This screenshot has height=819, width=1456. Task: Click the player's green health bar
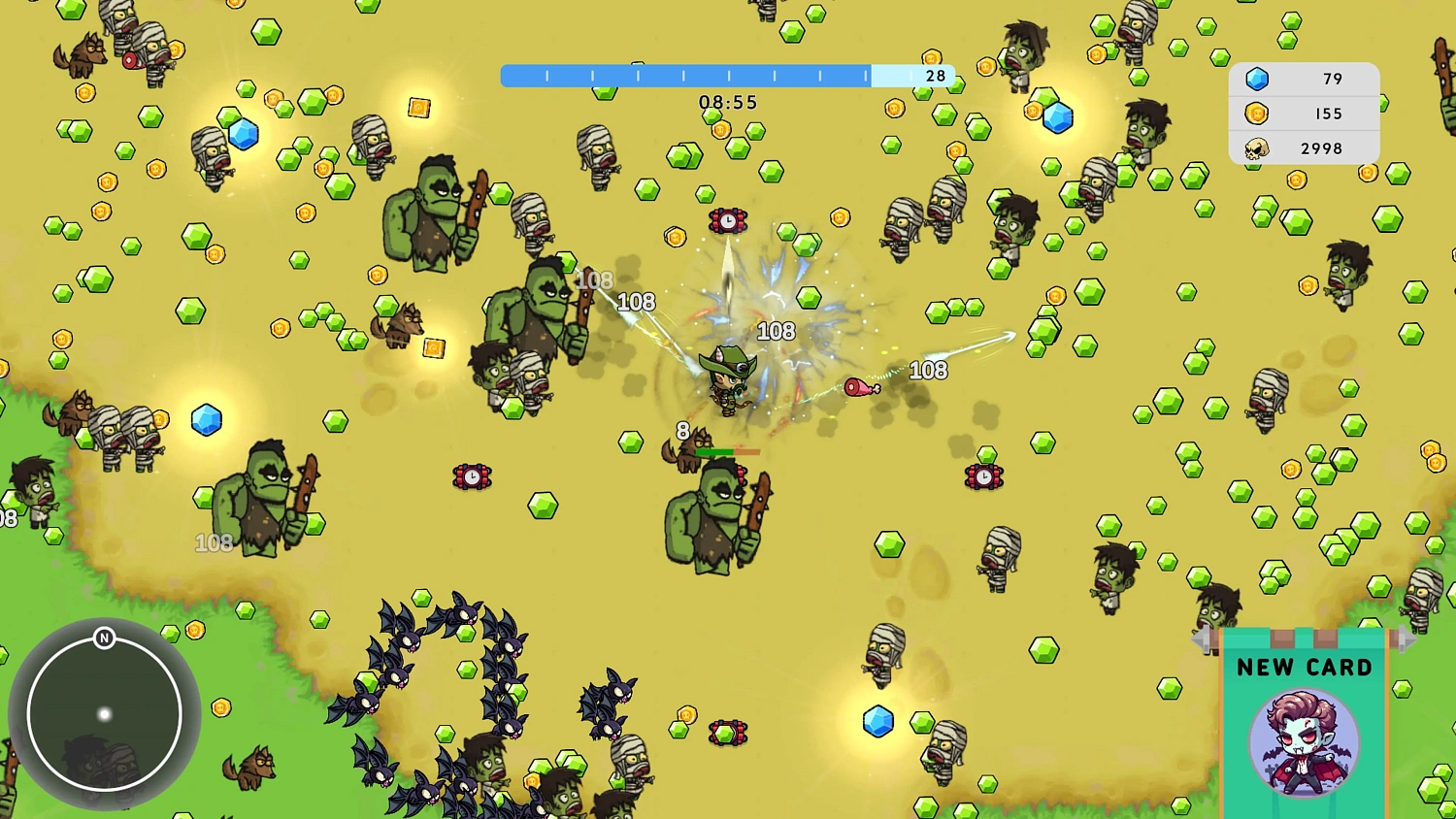click(715, 450)
